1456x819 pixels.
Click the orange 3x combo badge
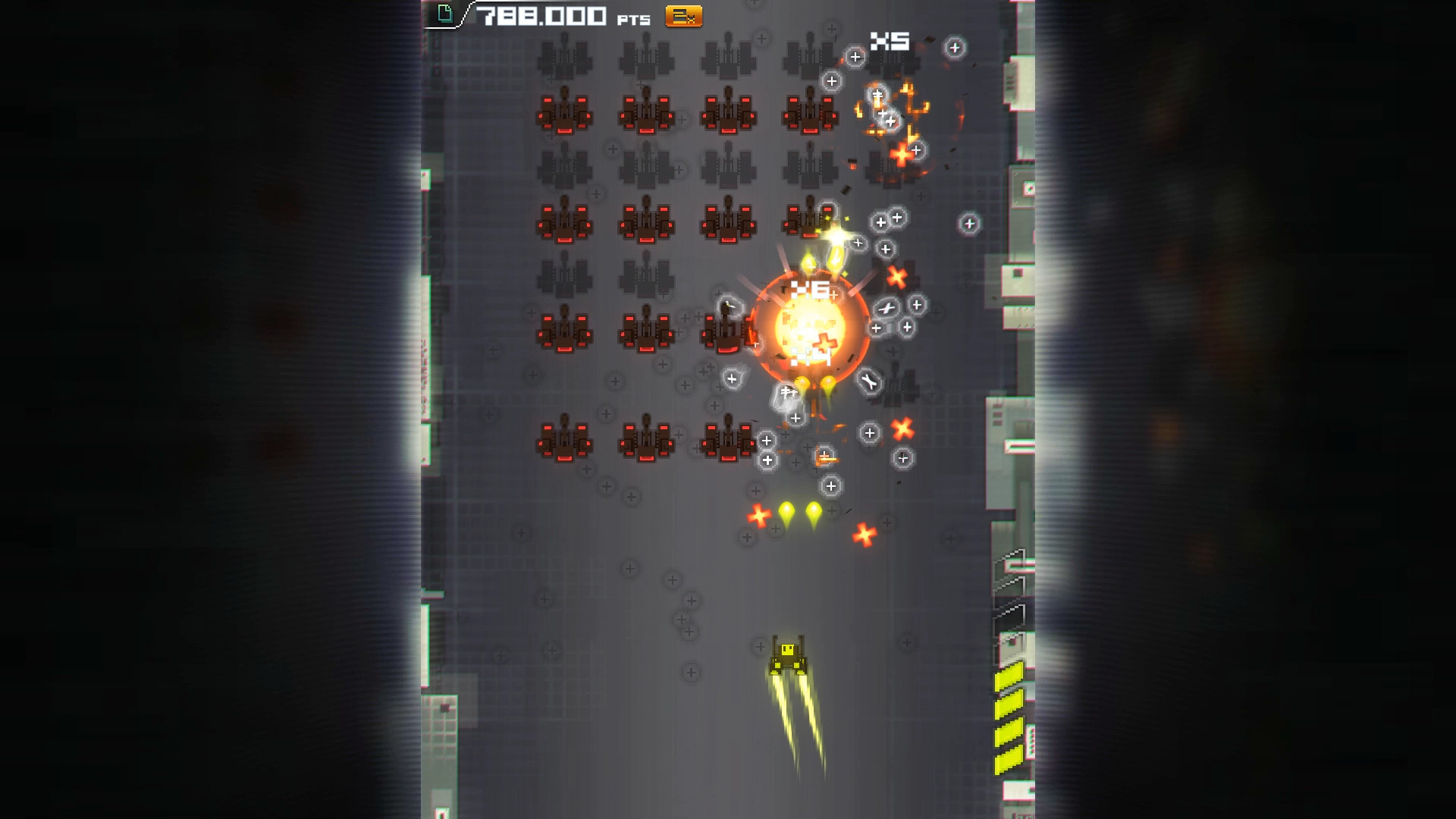(683, 15)
